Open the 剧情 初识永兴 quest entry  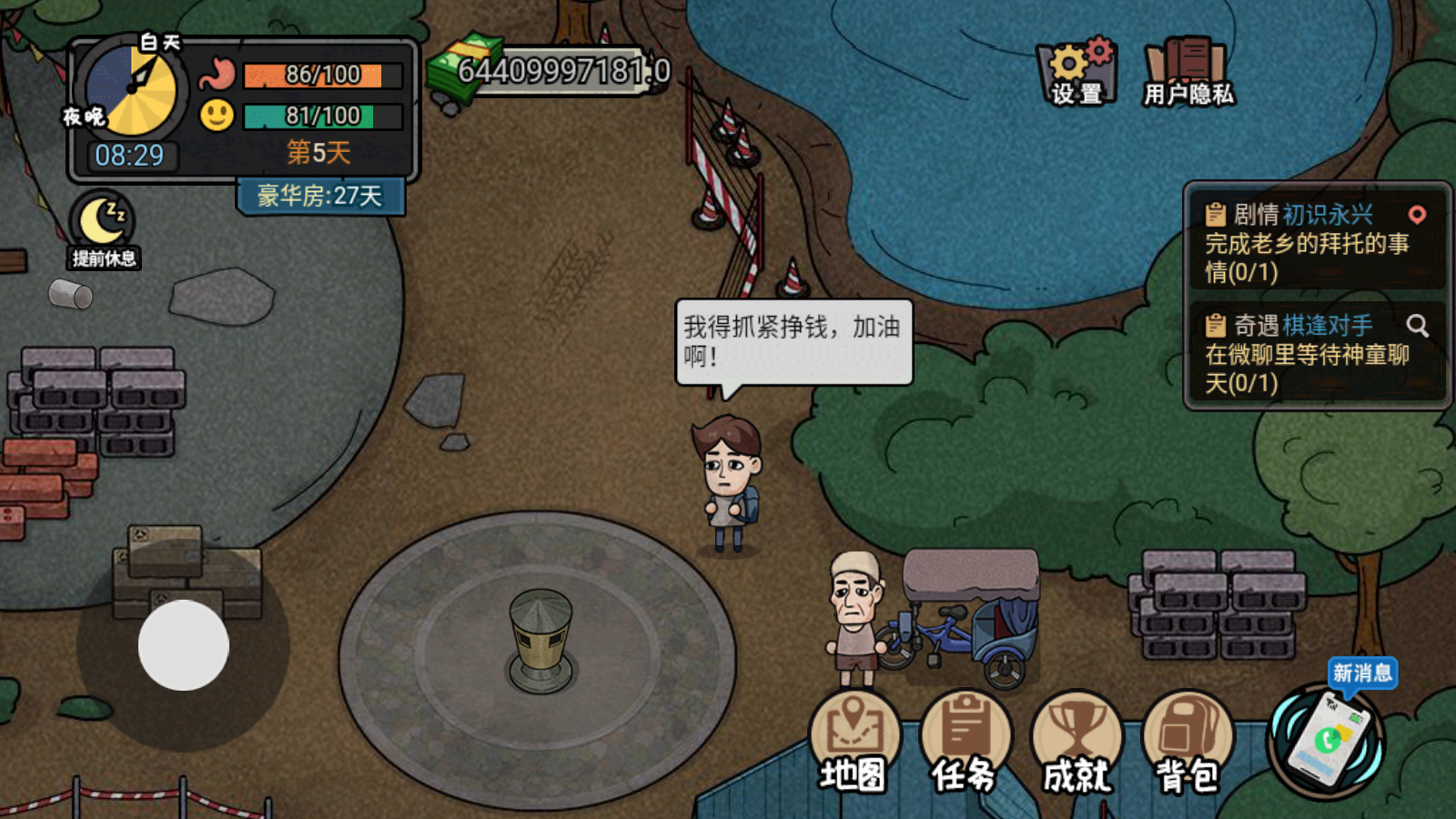click(1301, 244)
